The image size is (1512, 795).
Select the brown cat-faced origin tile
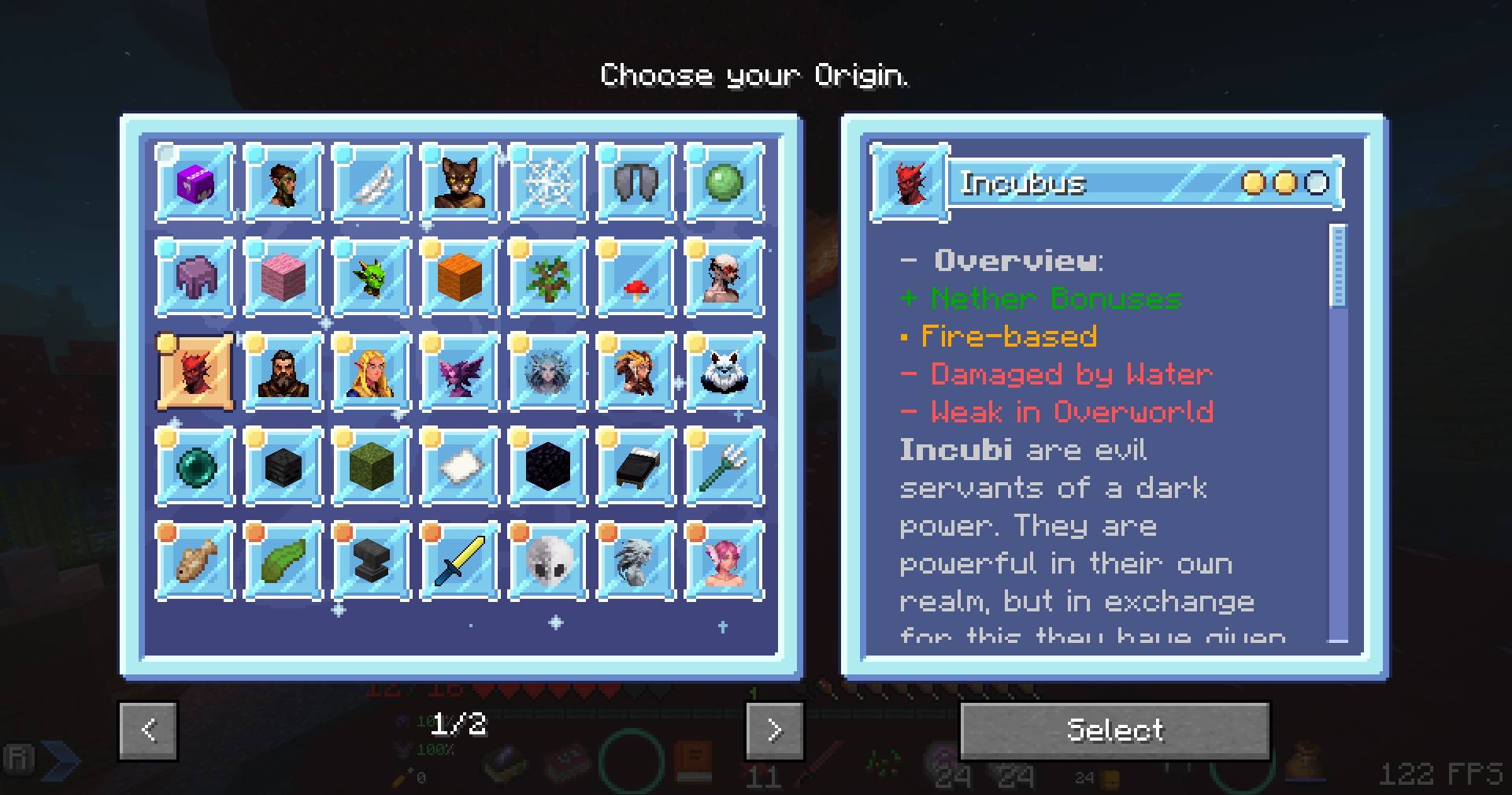click(459, 183)
